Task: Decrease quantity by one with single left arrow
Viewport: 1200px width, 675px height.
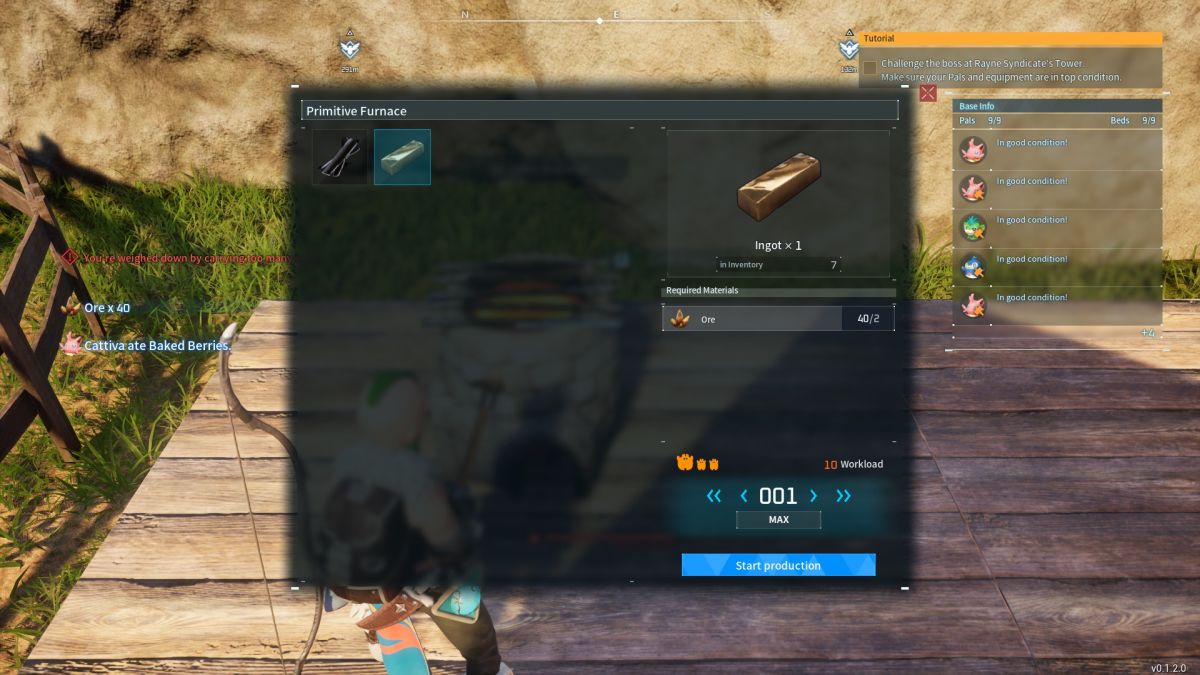Action: coord(744,495)
